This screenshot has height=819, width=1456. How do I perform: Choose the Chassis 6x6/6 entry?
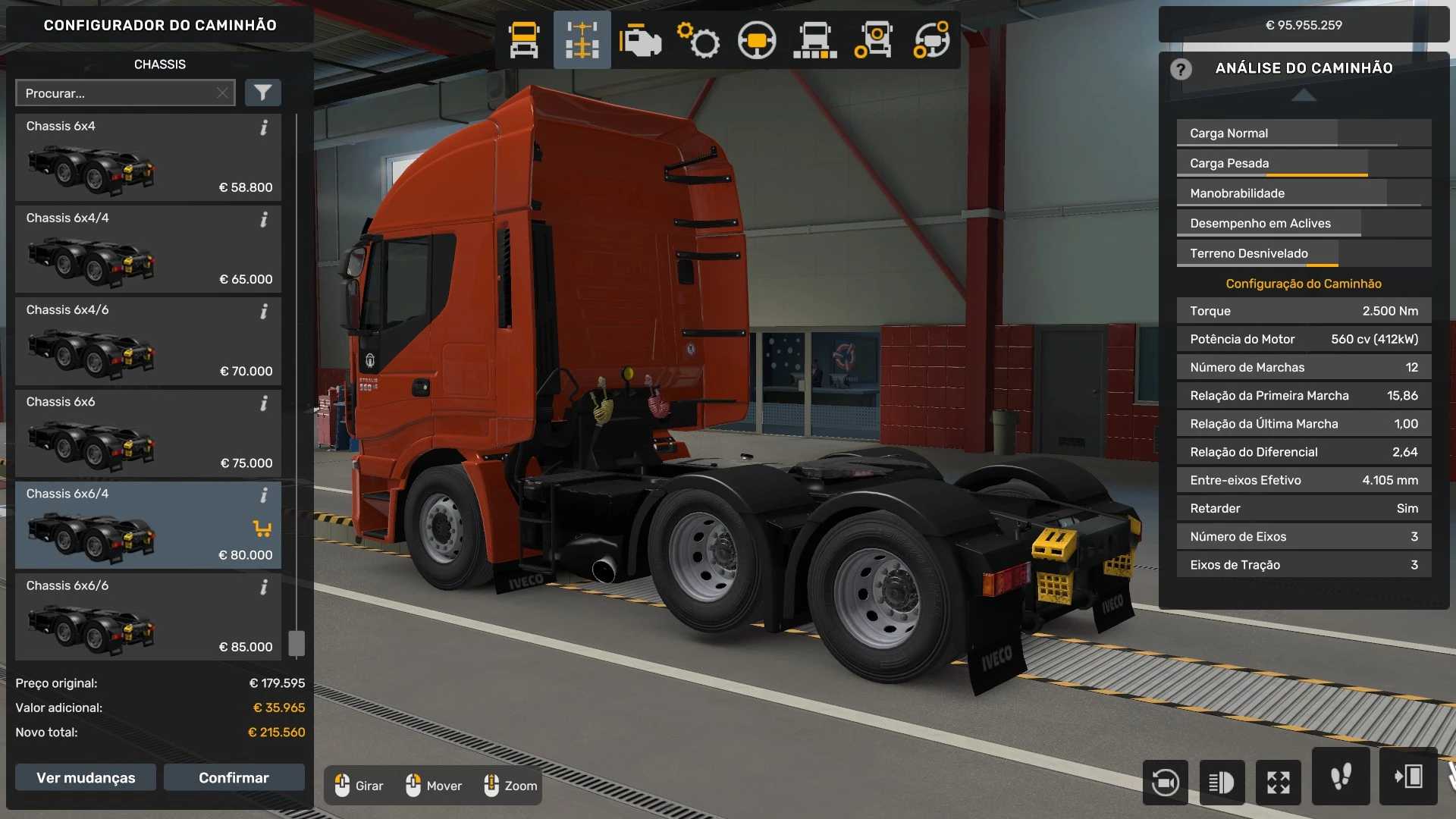pos(148,617)
